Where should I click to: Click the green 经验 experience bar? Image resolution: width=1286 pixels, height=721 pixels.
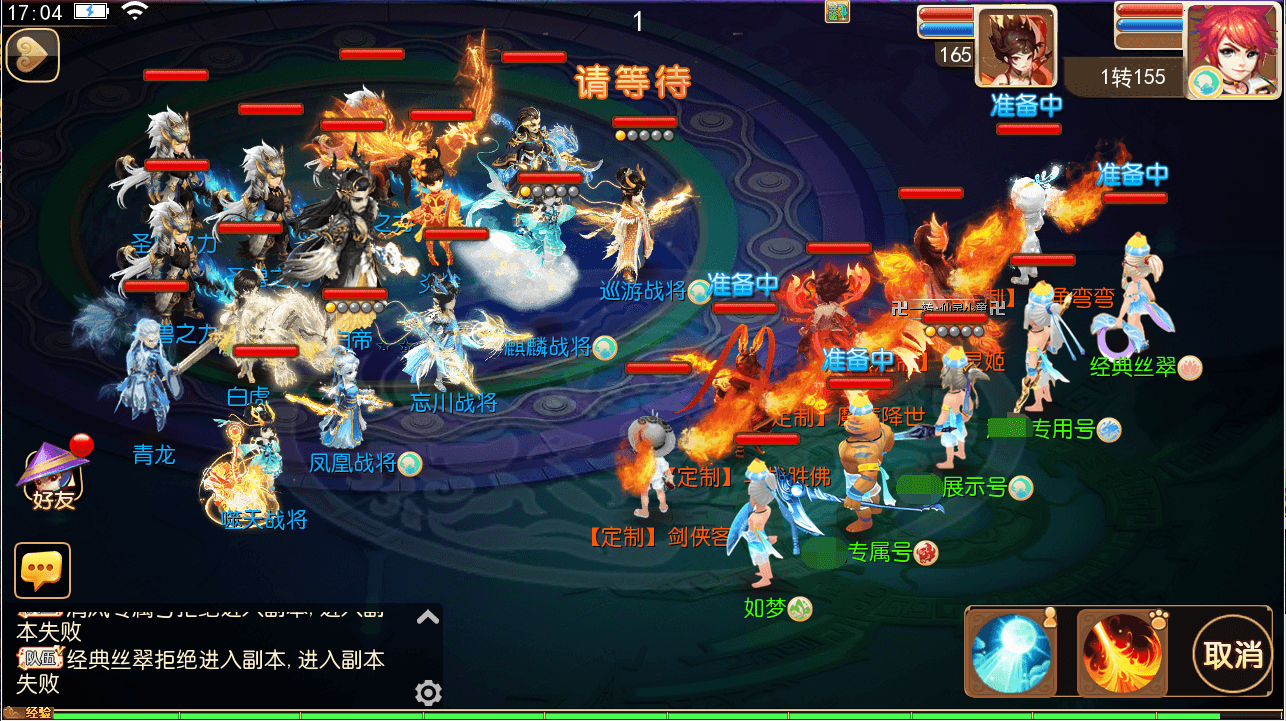coord(400,713)
